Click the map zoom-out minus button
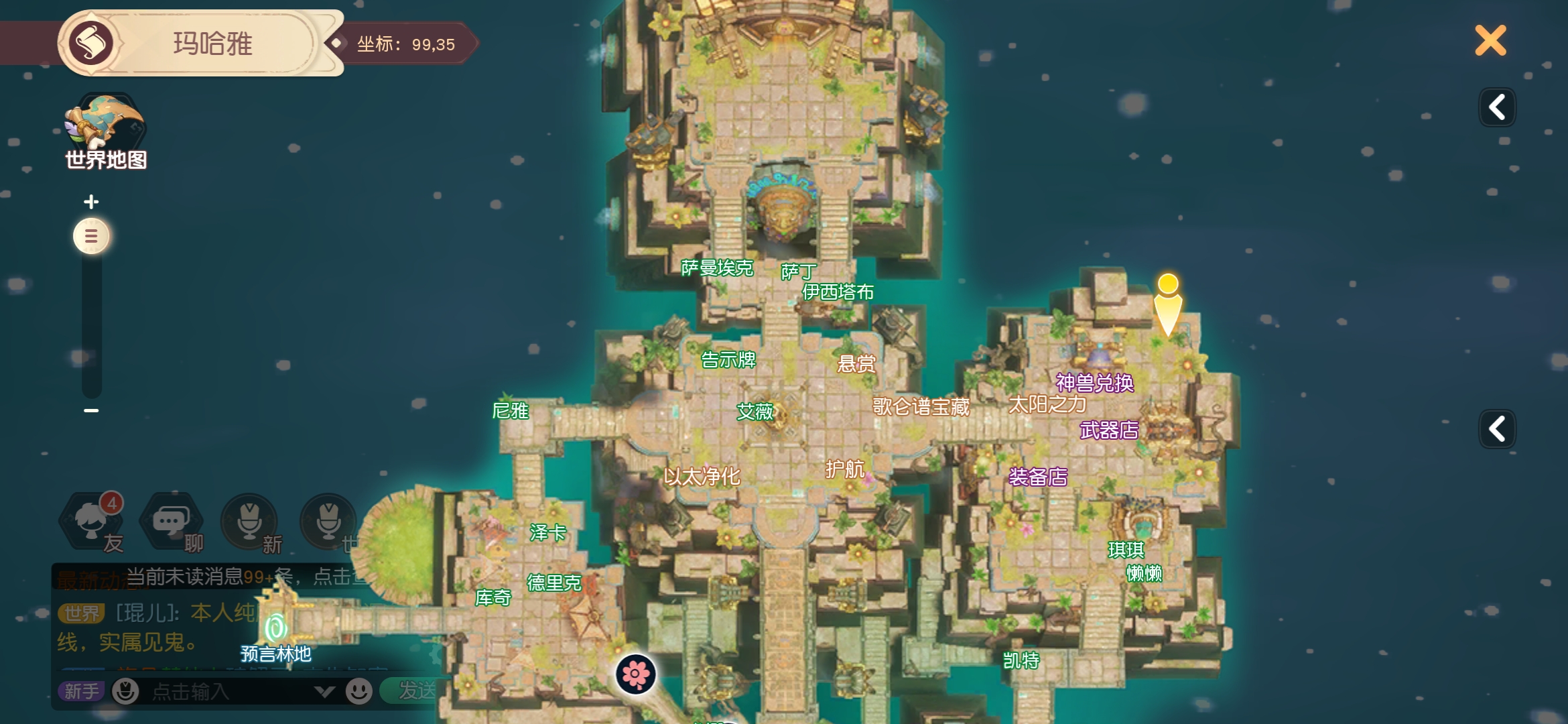The height and width of the screenshot is (724, 1568). coord(91,410)
